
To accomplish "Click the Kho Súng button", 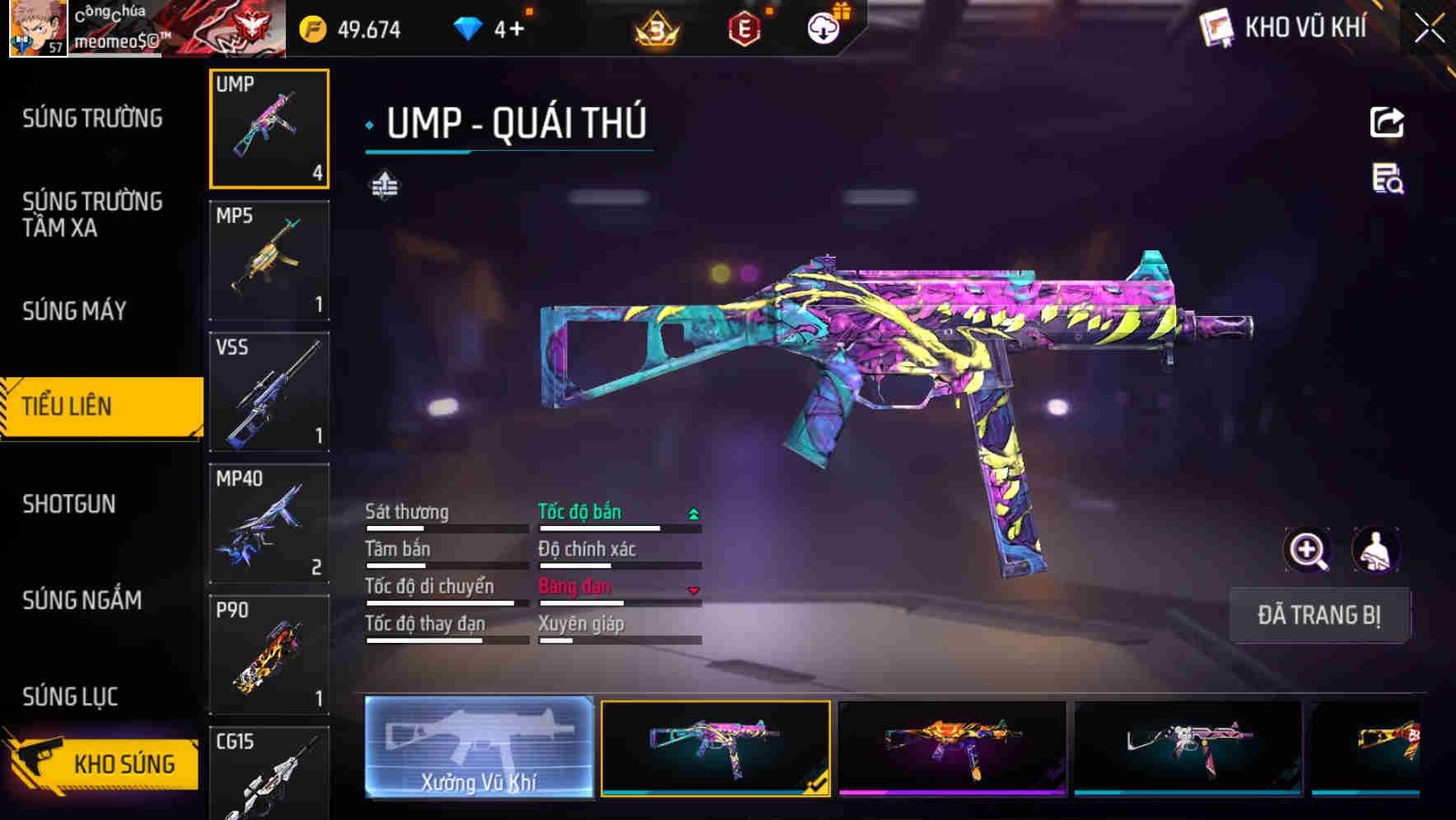I will pyautogui.click(x=103, y=763).
